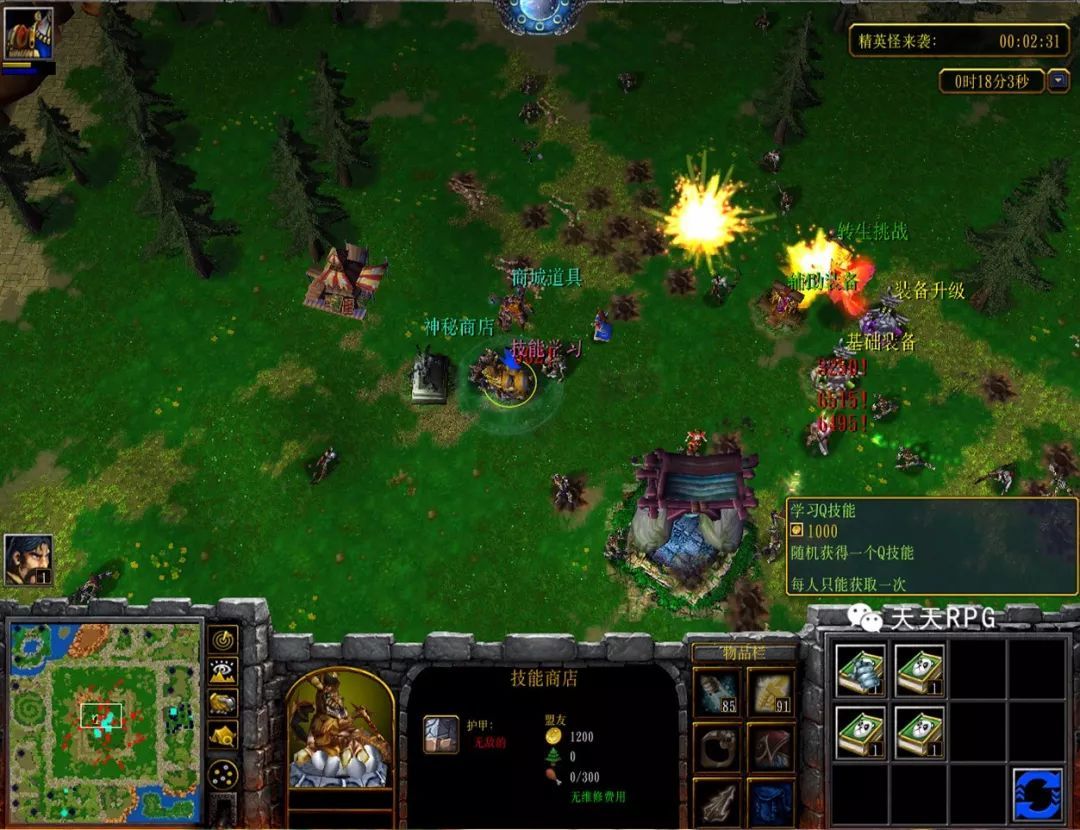Toggle minimap terrain display eye icon
The height and width of the screenshot is (830, 1080).
point(223,671)
